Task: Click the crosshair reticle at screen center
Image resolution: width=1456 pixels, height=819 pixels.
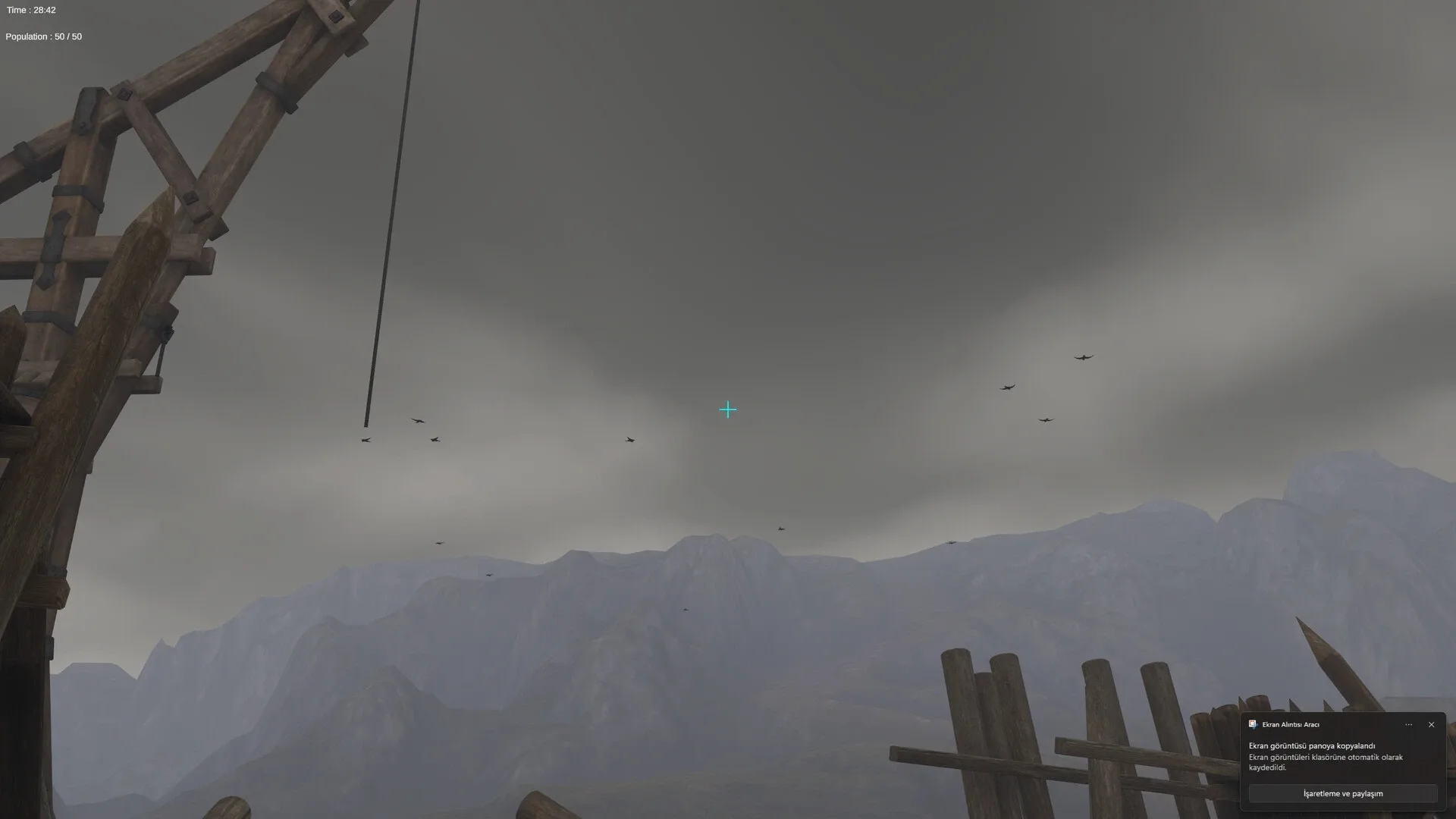Action: point(727,409)
